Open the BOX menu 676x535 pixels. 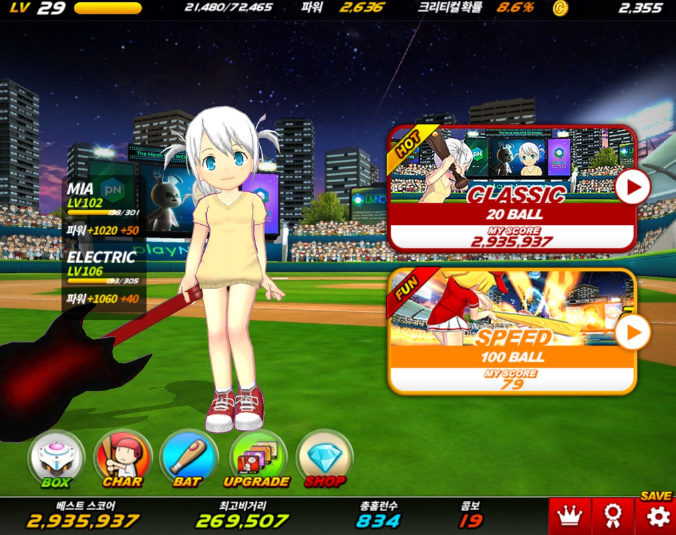tap(56, 459)
